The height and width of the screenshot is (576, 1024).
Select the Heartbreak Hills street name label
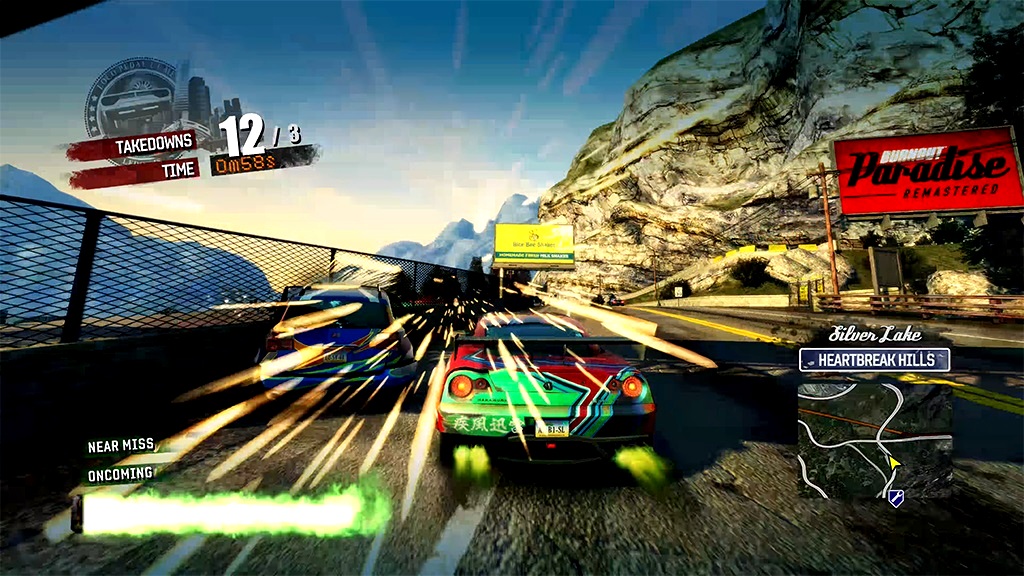pyautogui.click(x=873, y=360)
